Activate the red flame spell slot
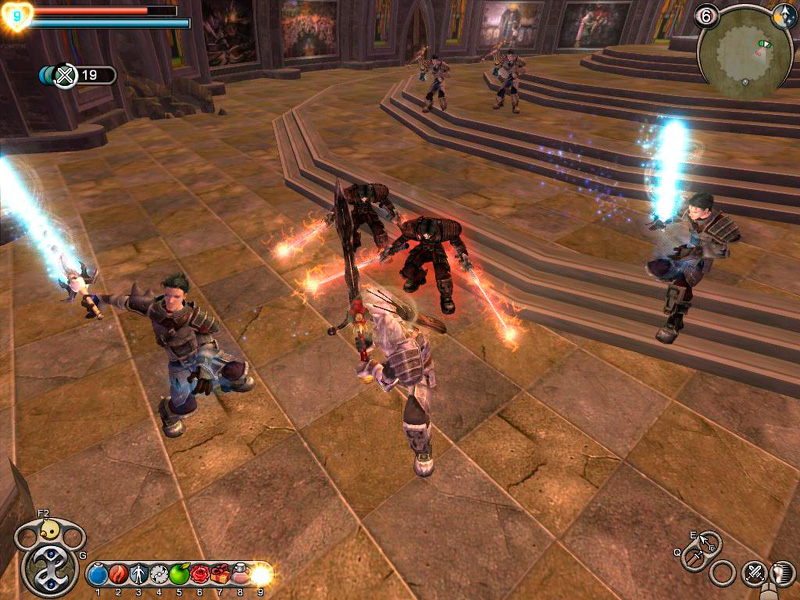Image resolution: width=800 pixels, height=600 pixels. [x=117, y=574]
